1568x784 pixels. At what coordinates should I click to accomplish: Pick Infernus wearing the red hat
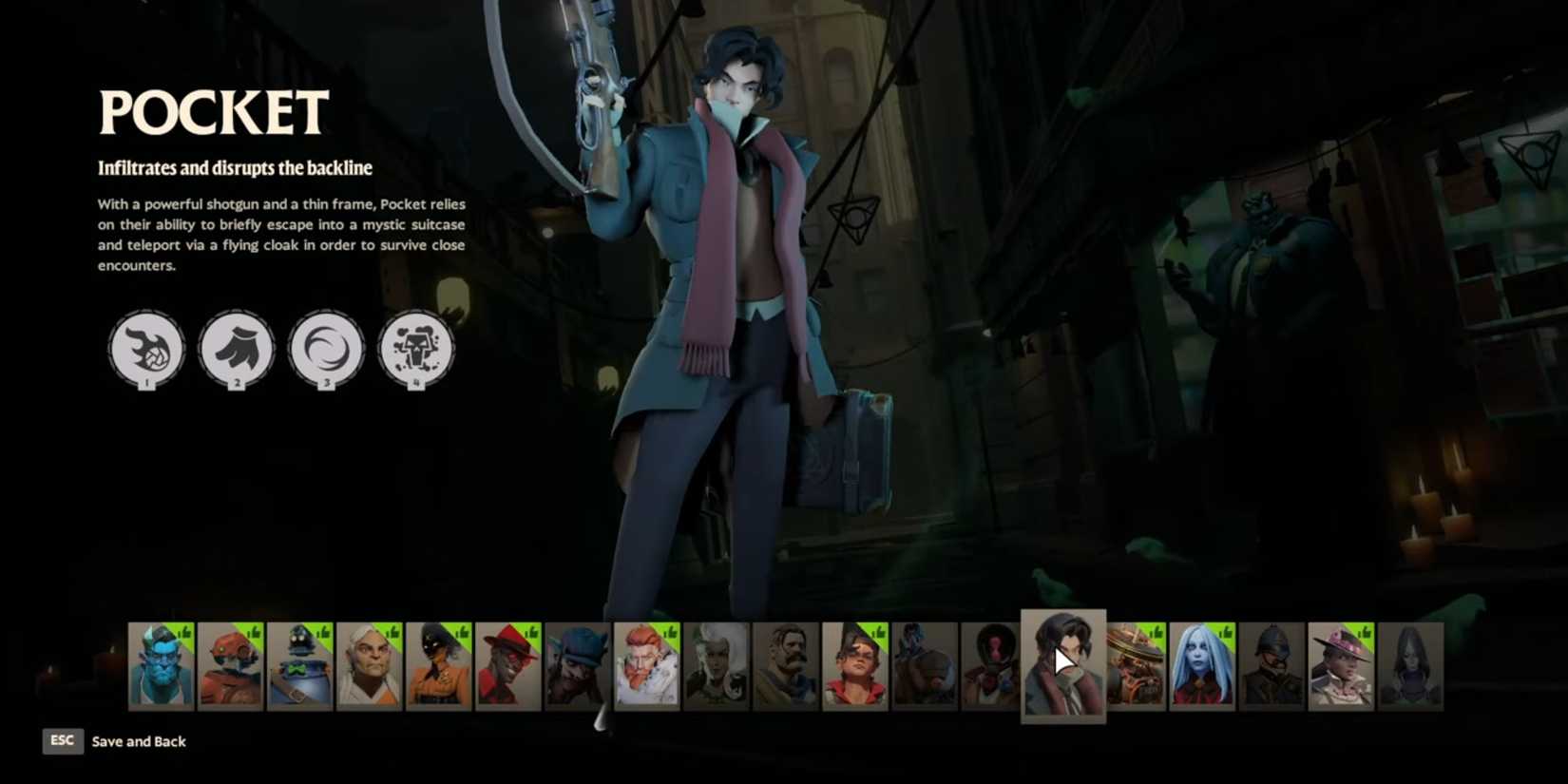pyautogui.click(x=507, y=666)
